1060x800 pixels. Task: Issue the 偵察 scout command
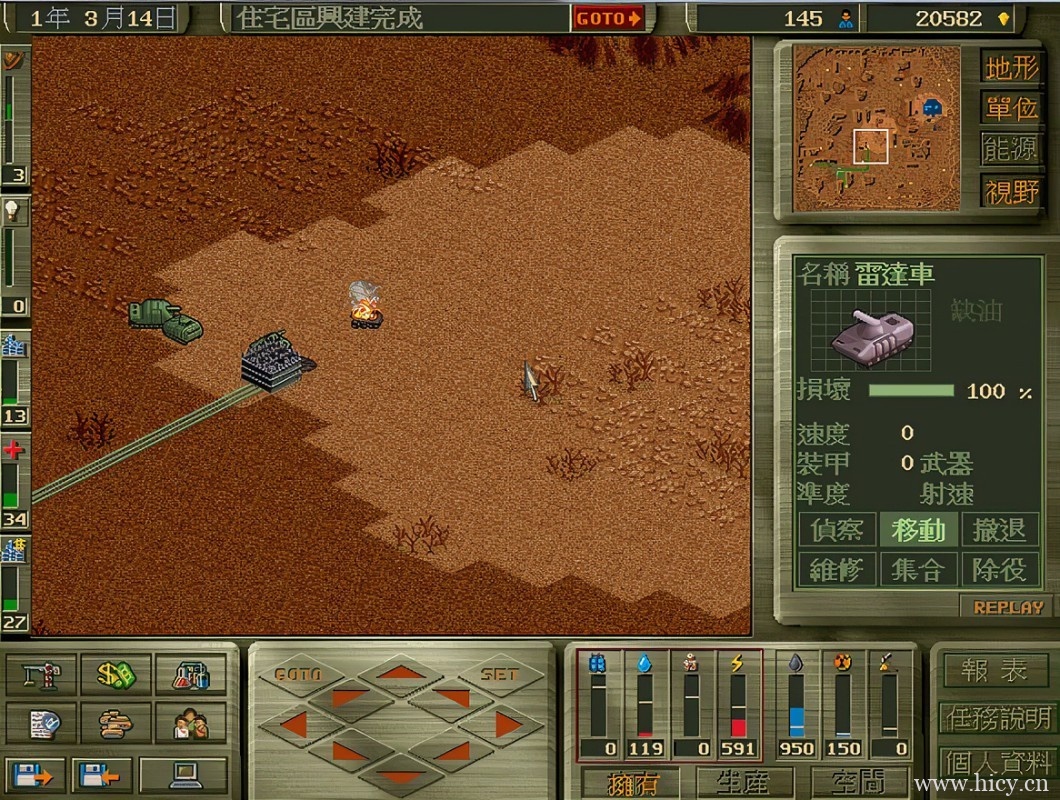836,530
